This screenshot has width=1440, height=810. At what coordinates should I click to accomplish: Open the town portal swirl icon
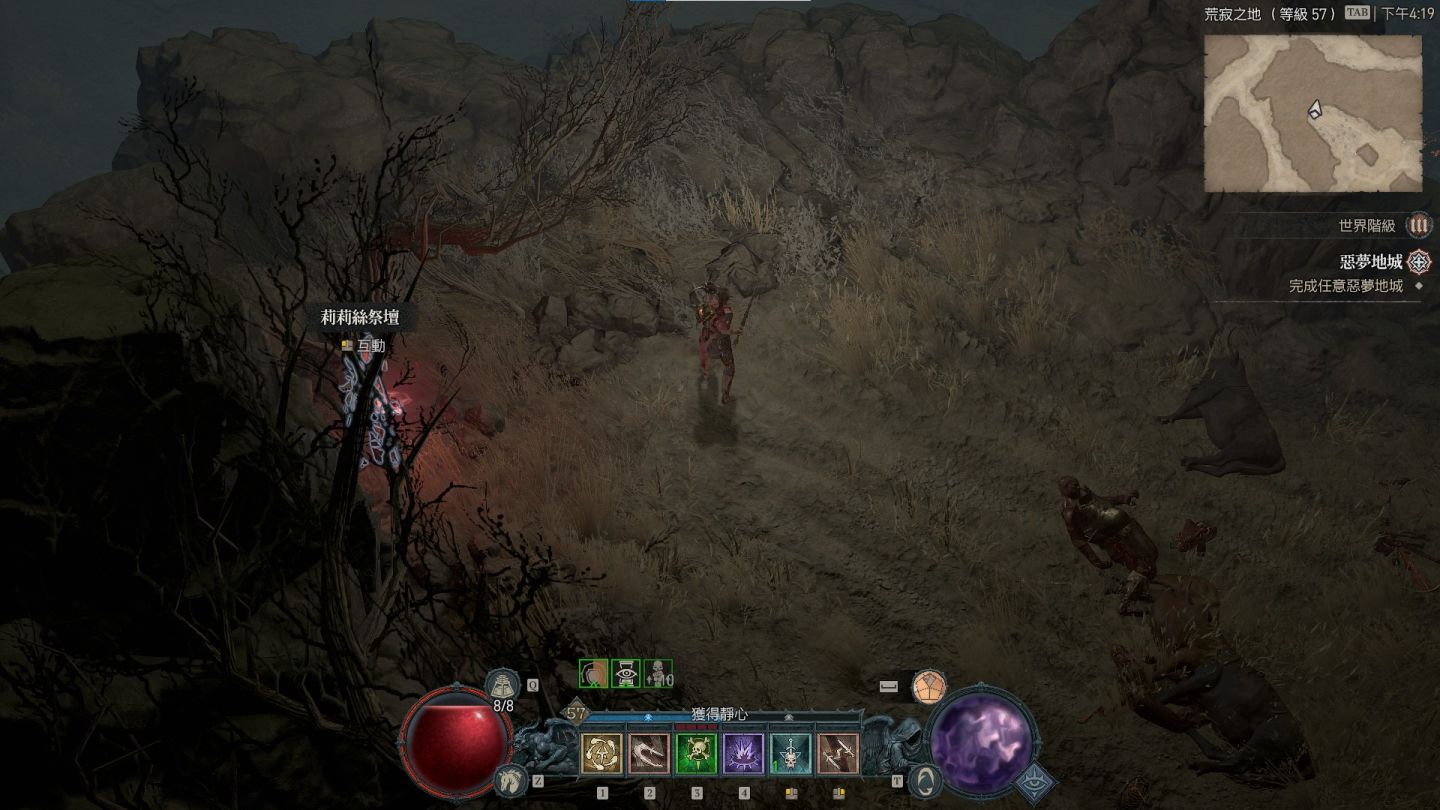coord(926,780)
